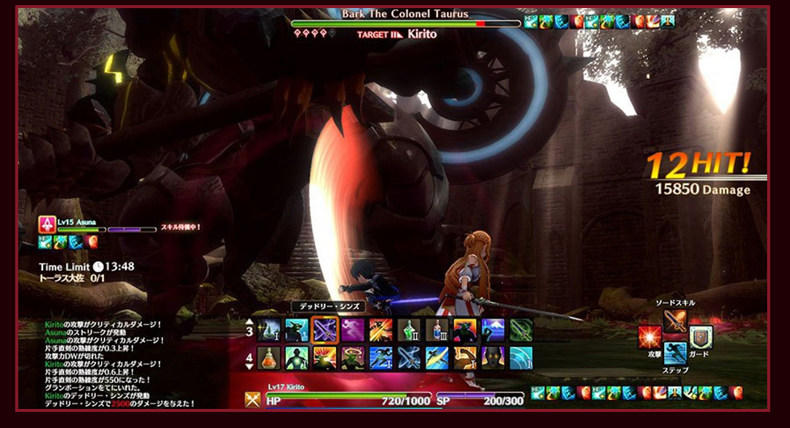This screenshot has width=790, height=428.
Task: Select the Attack starburst icon
Action: (x=649, y=337)
